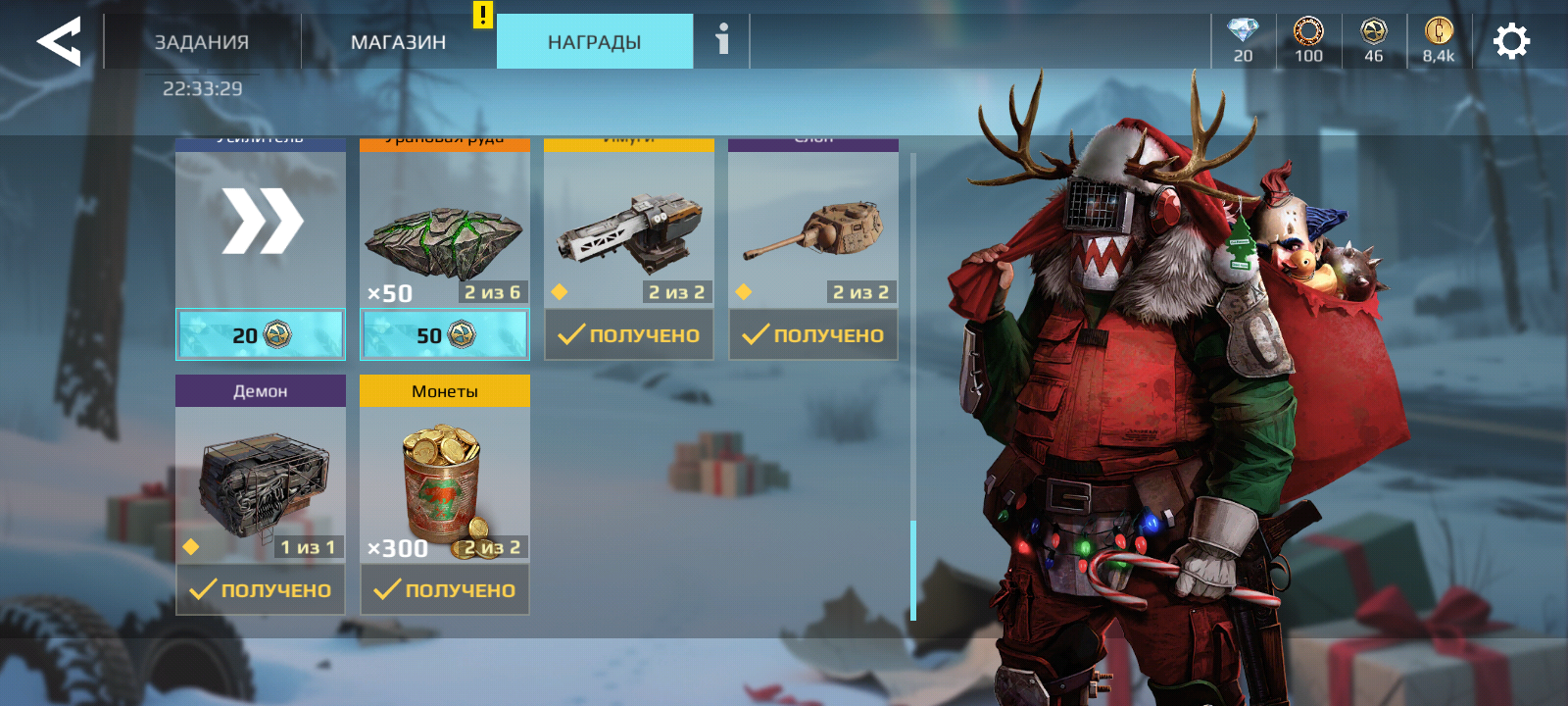Switch to the ЗАДАНИЯ tab
This screenshot has width=1568, height=706.
(202, 42)
